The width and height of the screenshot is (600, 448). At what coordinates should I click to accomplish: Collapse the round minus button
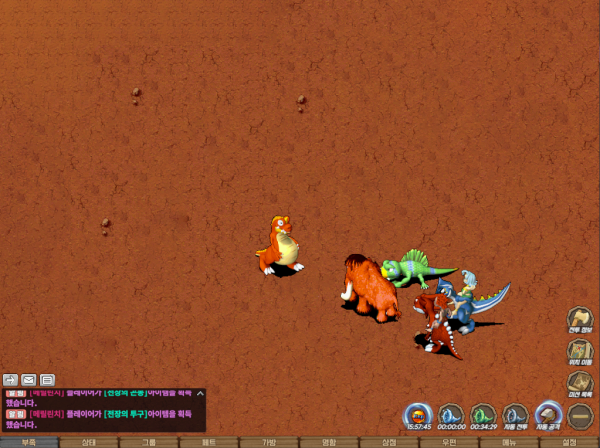[x=580, y=414]
